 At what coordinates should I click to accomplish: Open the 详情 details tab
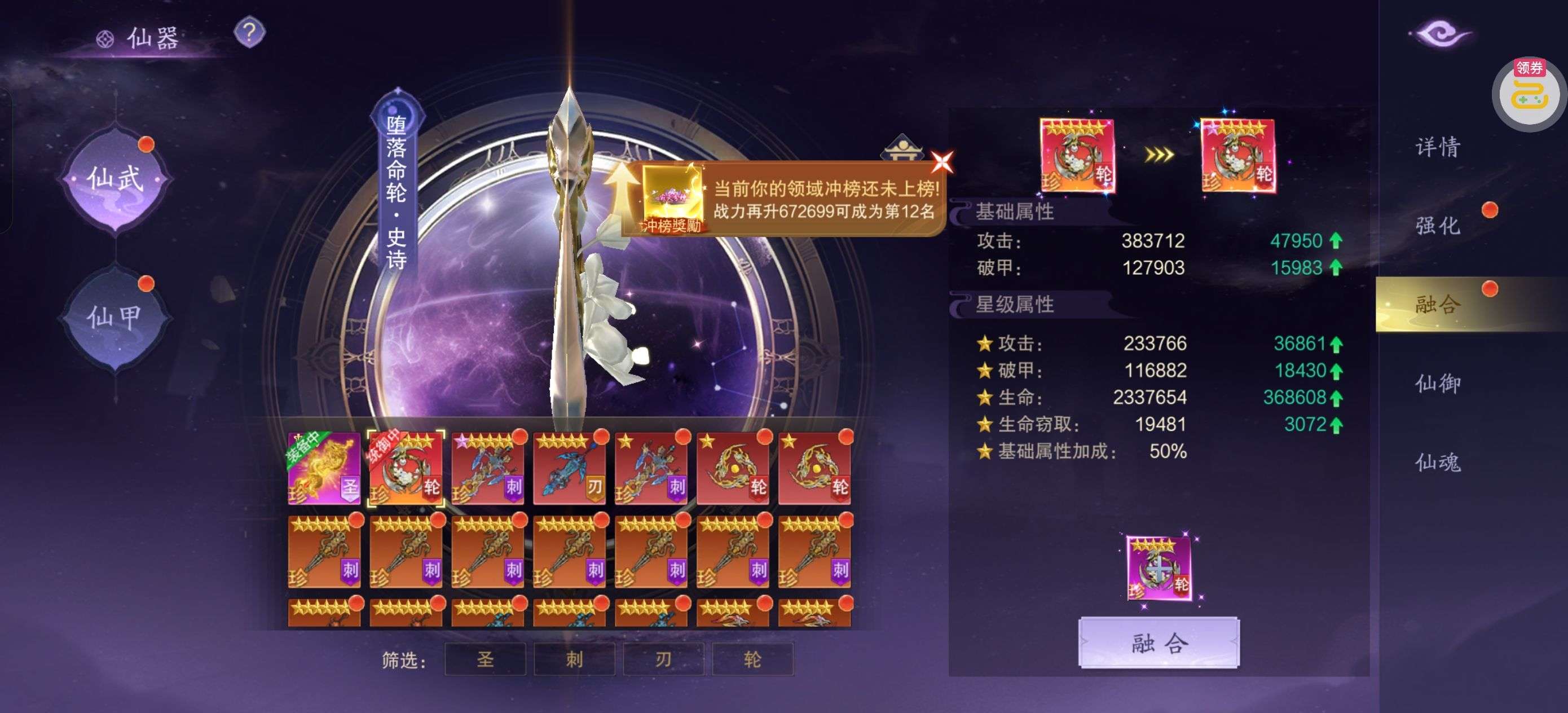(1438, 147)
